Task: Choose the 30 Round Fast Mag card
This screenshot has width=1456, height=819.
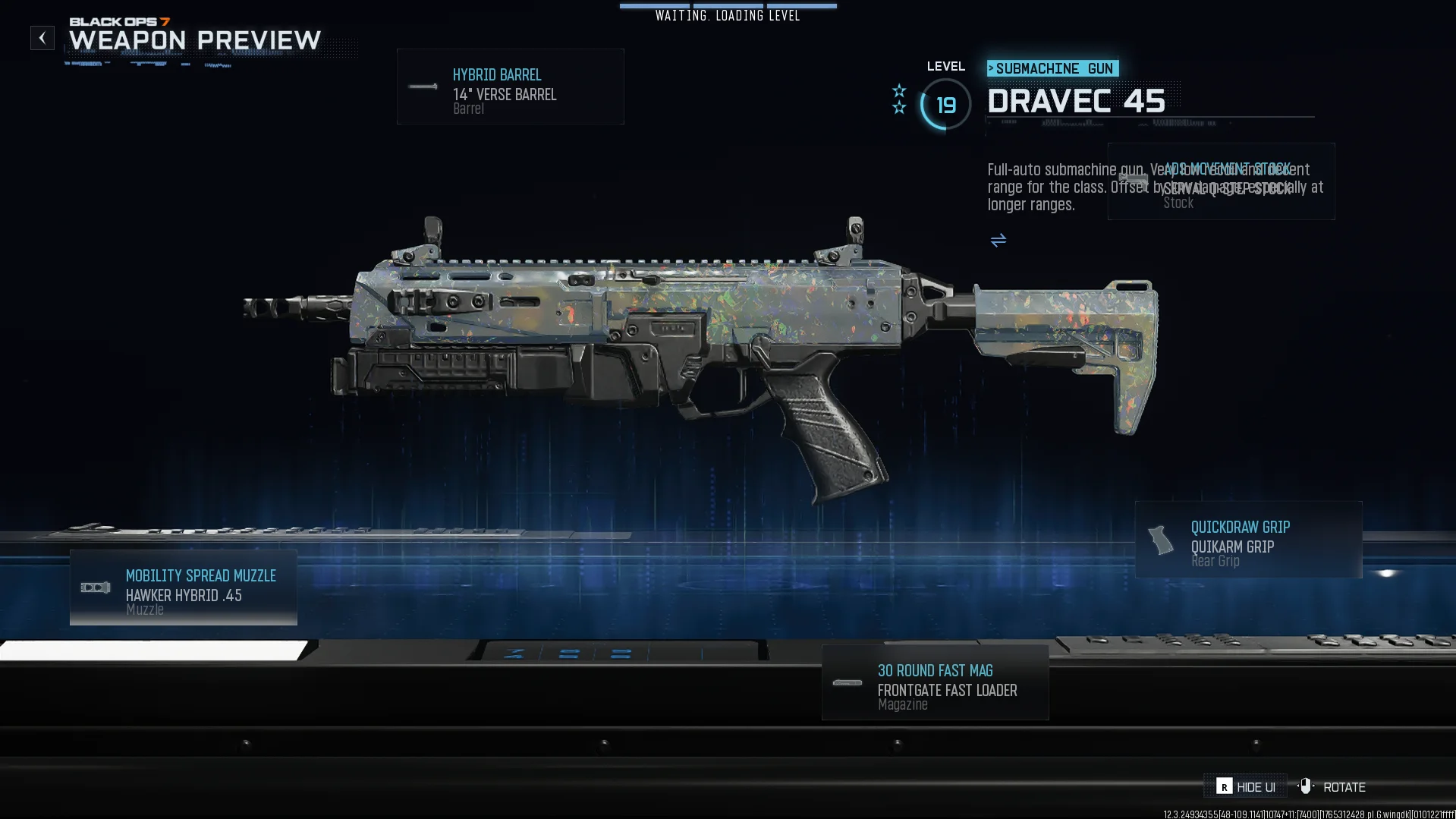Action: [935, 683]
